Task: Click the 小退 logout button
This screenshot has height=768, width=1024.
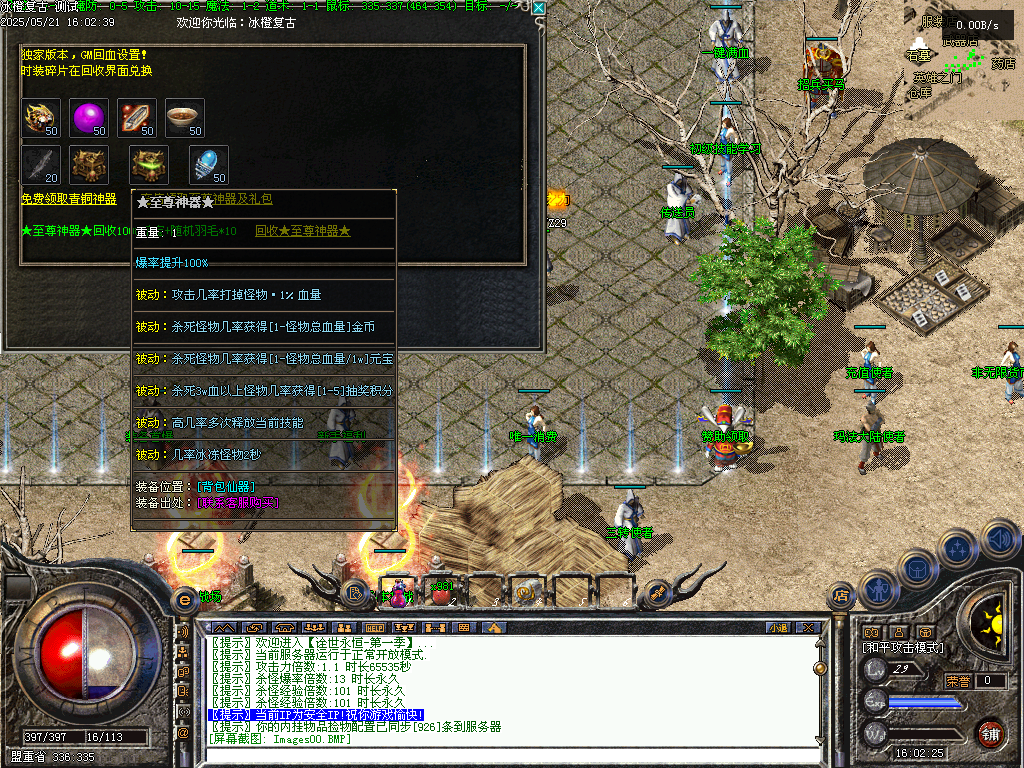Action: click(x=778, y=627)
